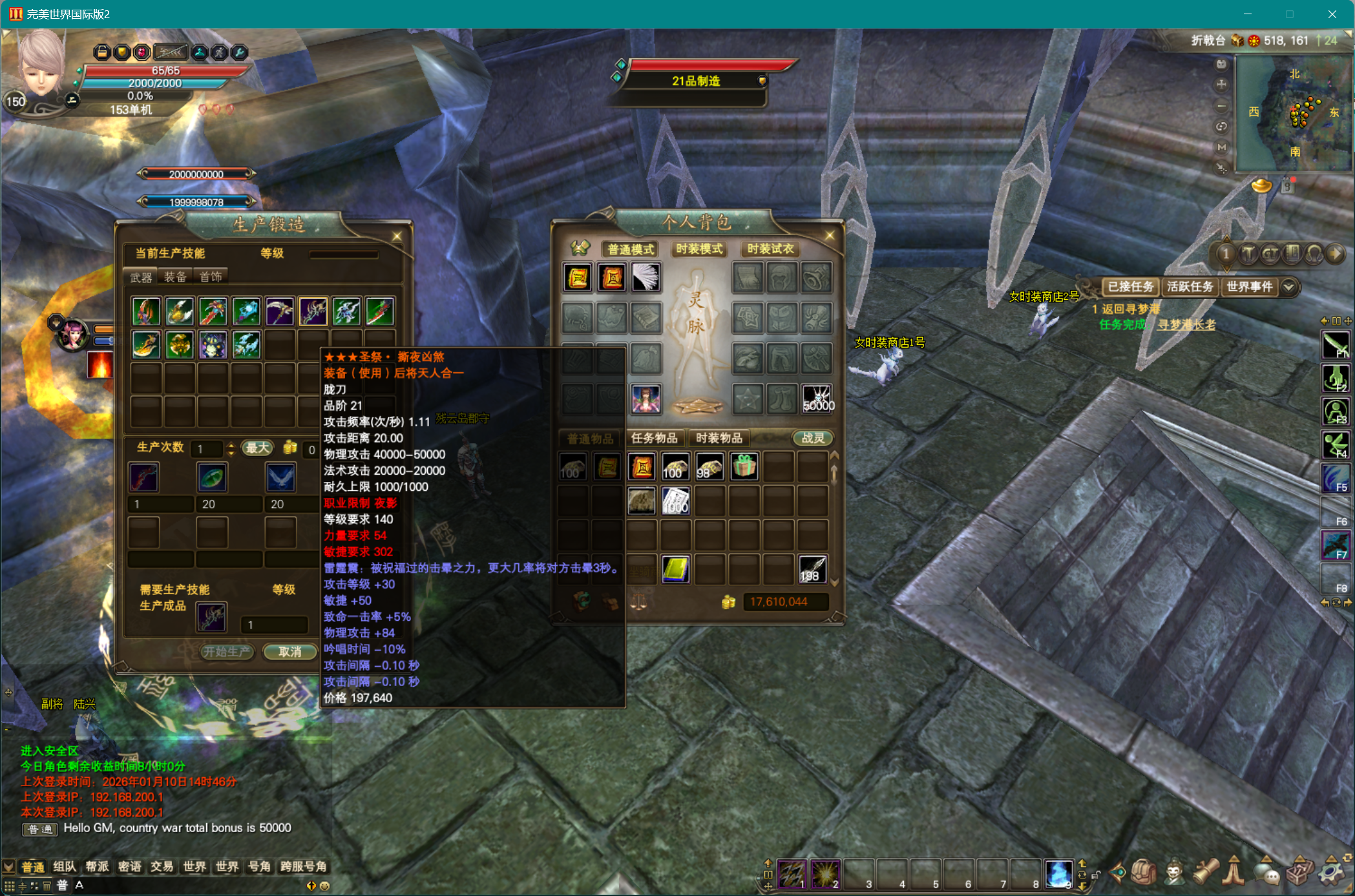The width and height of the screenshot is (1355, 896).
Task: Open the 世界事件 tracker tab
Action: click(x=1249, y=286)
